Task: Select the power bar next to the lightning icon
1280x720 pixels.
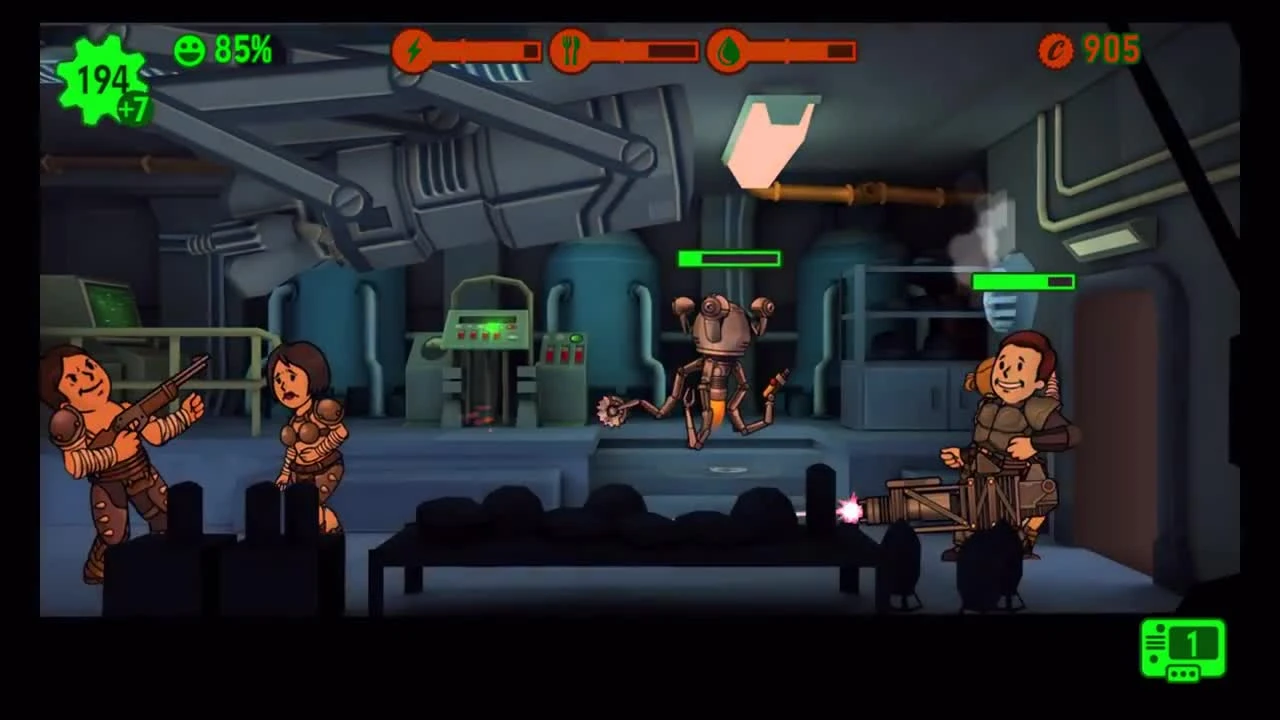Action: pyautogui.click(x=485, y=50)
